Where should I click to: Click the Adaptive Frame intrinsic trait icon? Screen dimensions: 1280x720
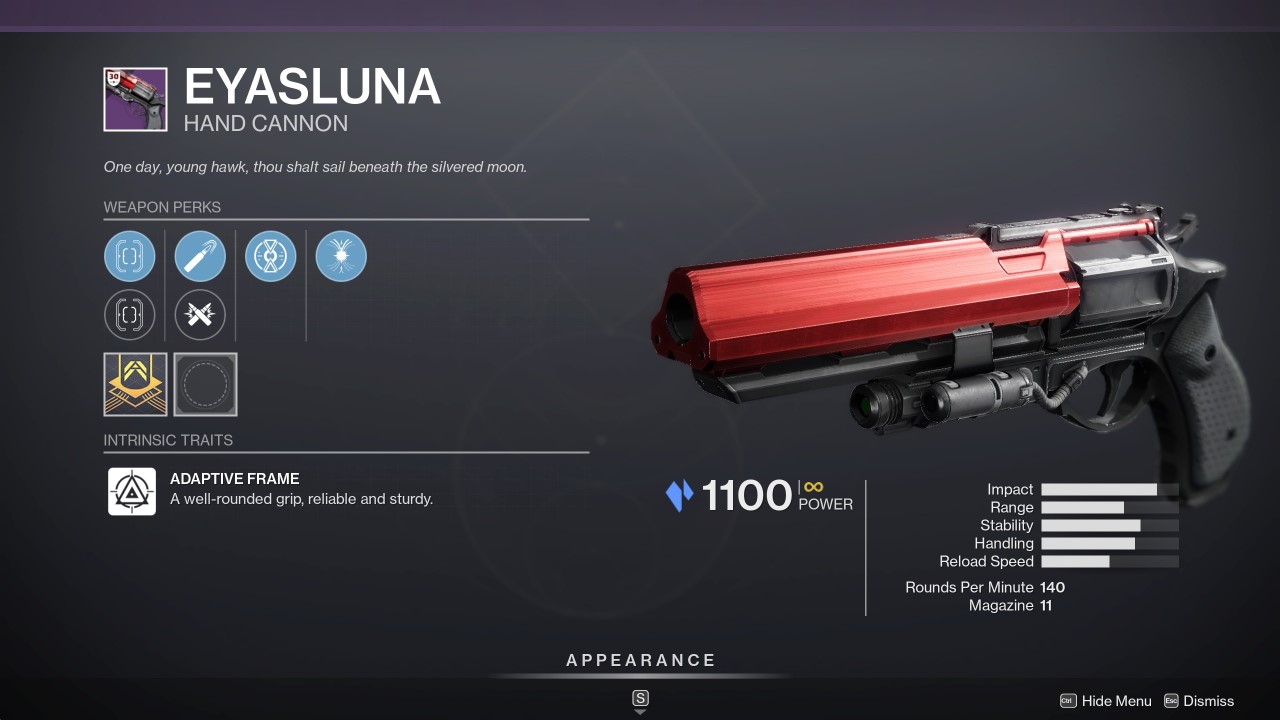click(131, 491)
